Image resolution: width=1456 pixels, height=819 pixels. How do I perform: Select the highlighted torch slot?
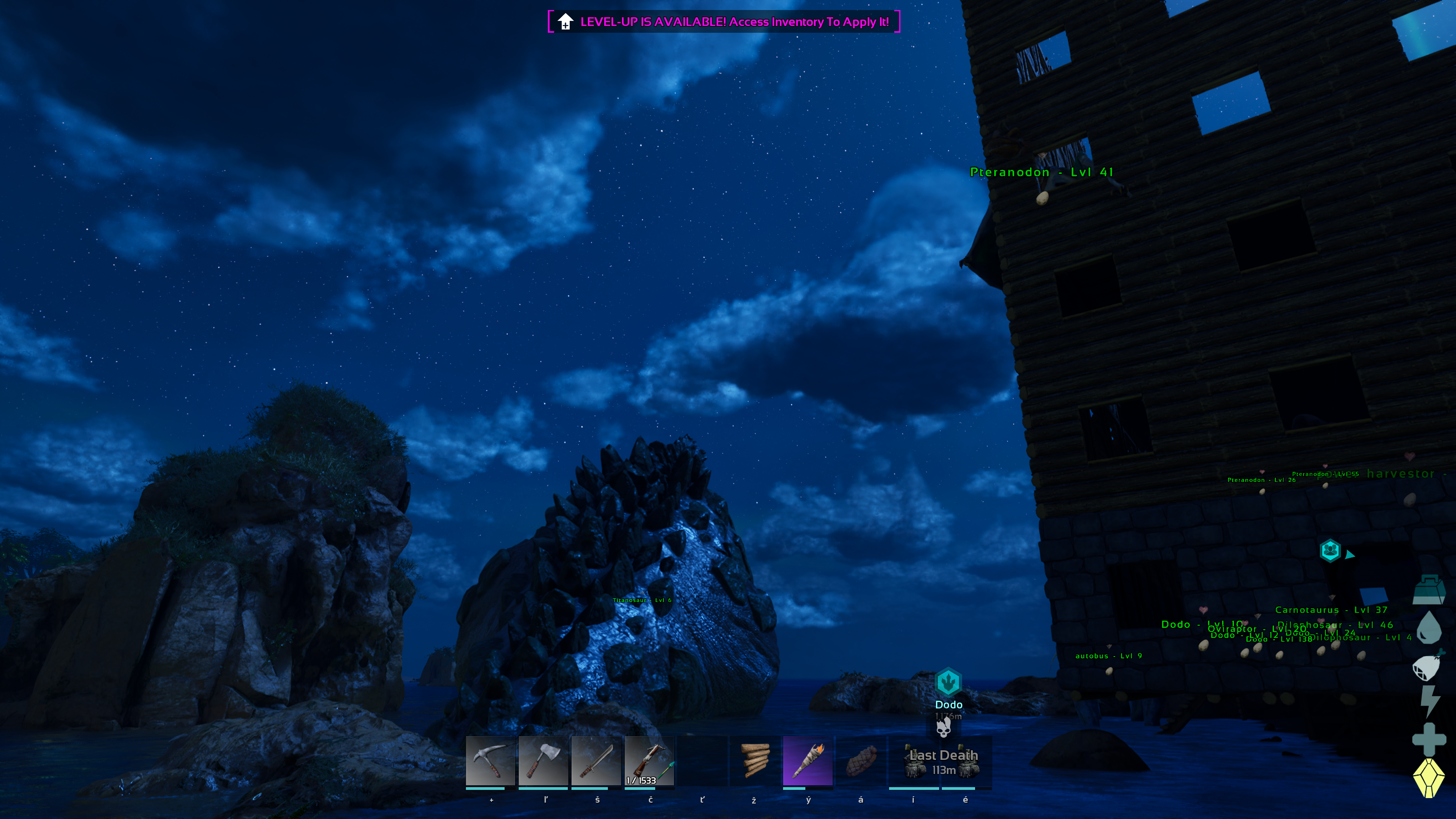808,761
